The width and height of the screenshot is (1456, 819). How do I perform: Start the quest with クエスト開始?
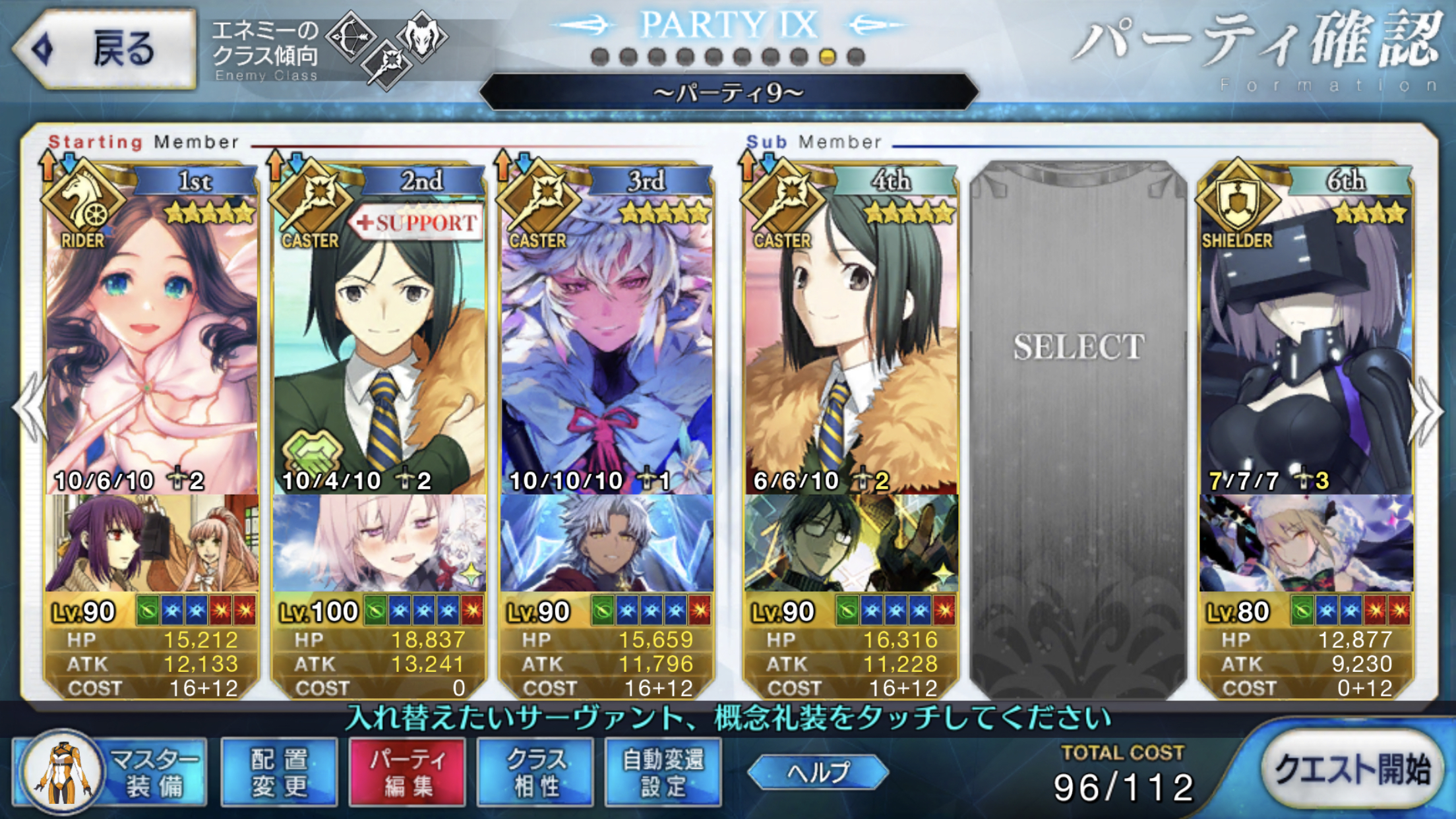[1352, 770]
